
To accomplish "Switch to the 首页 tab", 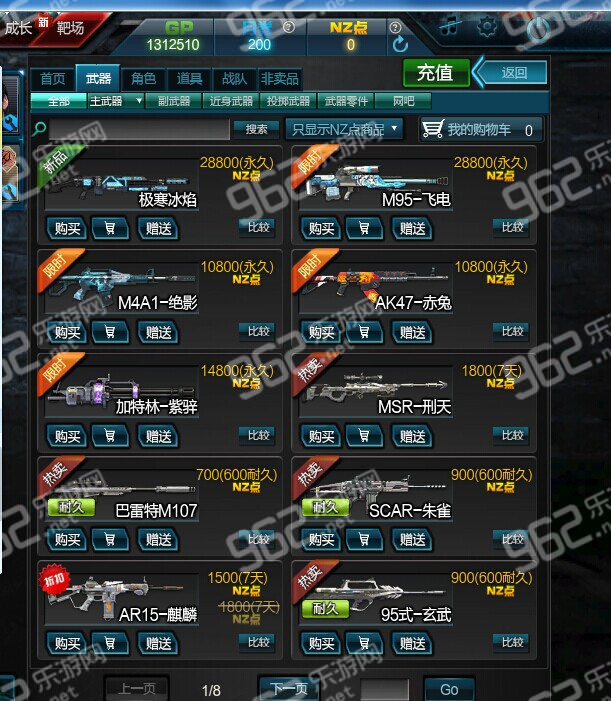I will (52, 79).
